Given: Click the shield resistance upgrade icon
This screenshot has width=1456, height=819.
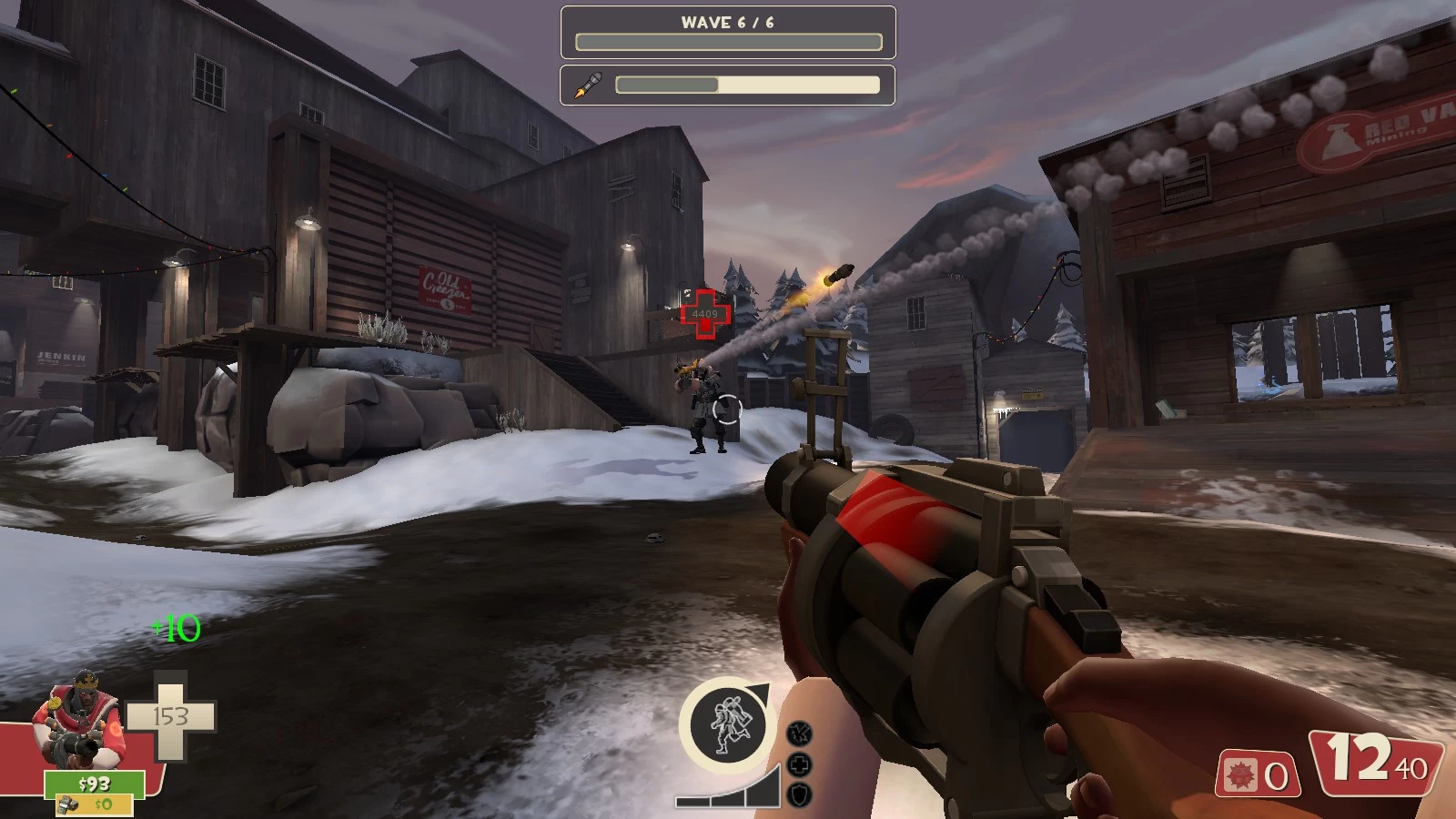Looking at the screenshot, I should 799,794.
